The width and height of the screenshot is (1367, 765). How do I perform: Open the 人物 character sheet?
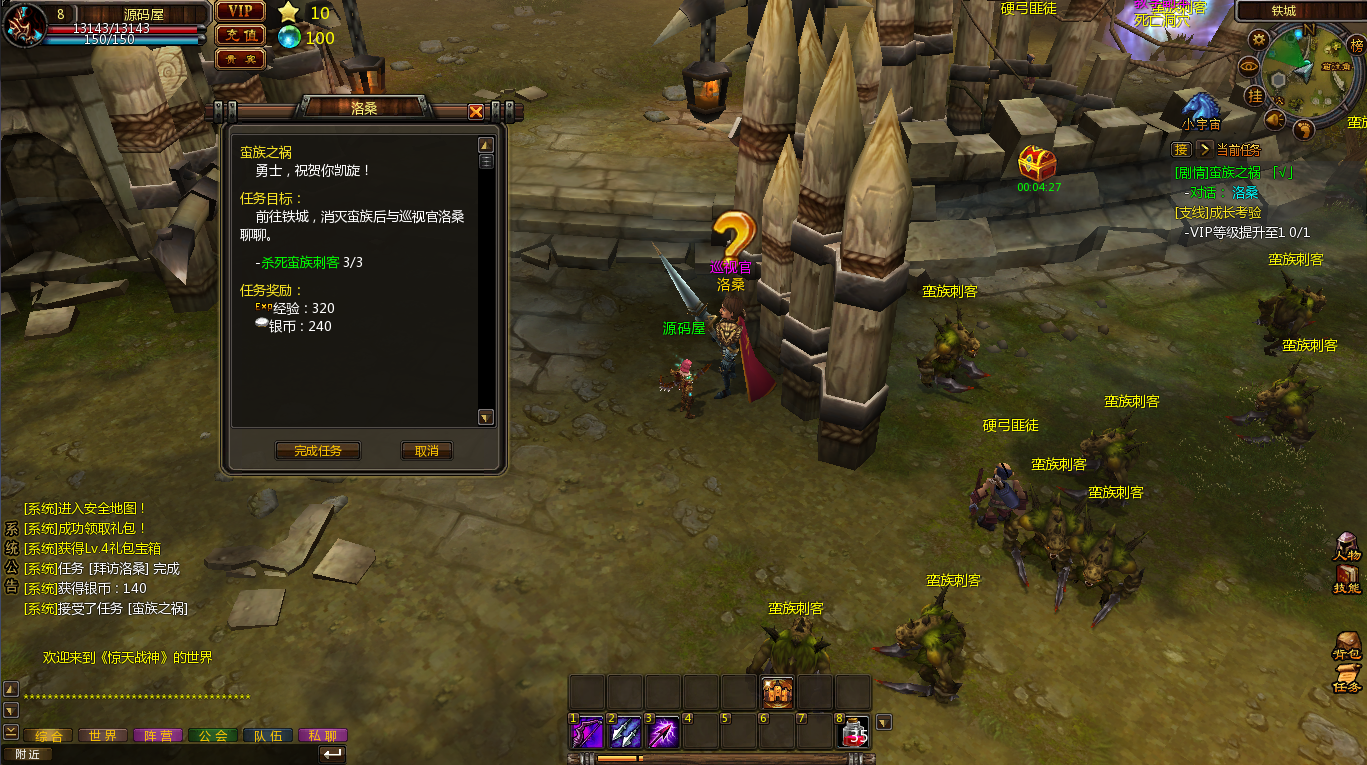(1347, 546)
